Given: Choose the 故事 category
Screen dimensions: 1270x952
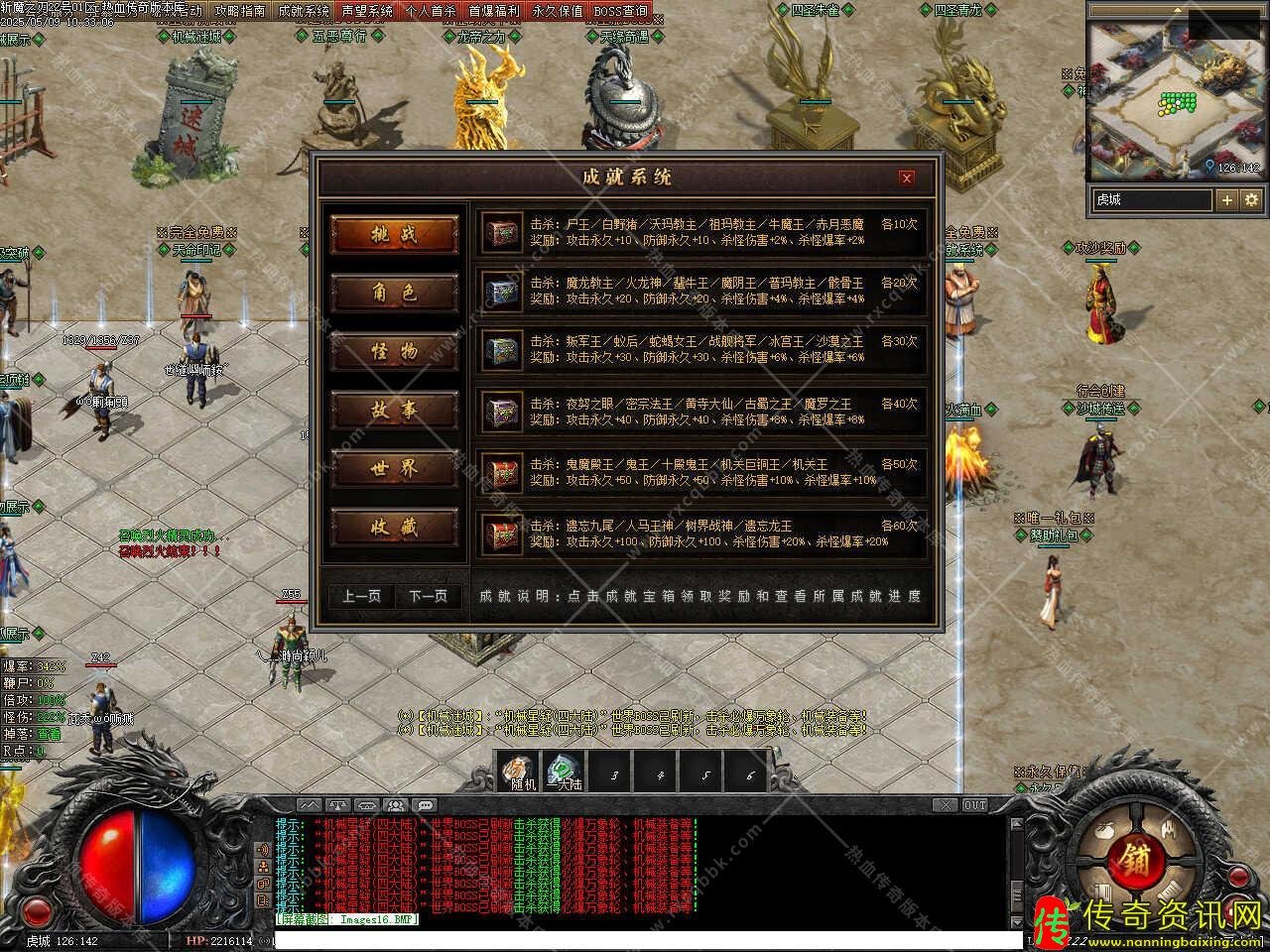Looking at the screenshot, I should tap(395, 411).
